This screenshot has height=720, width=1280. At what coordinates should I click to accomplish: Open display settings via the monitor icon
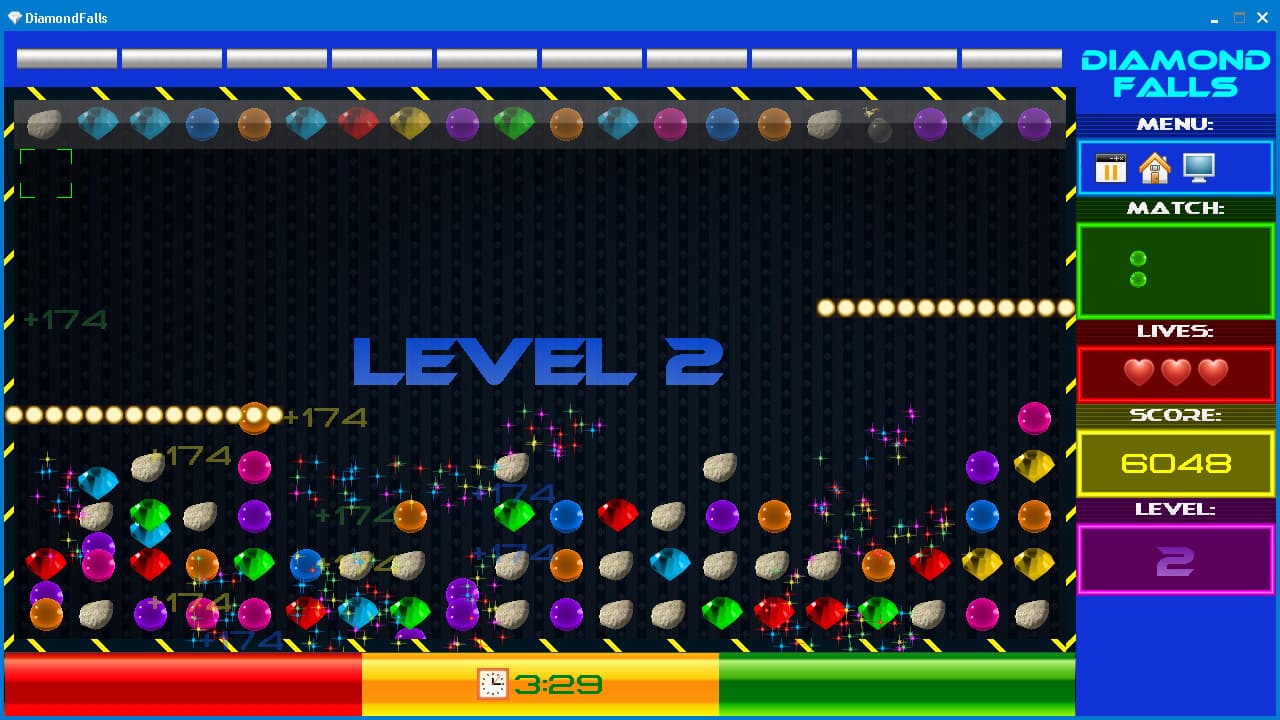pyautogui.click(x=1199, y=167)
